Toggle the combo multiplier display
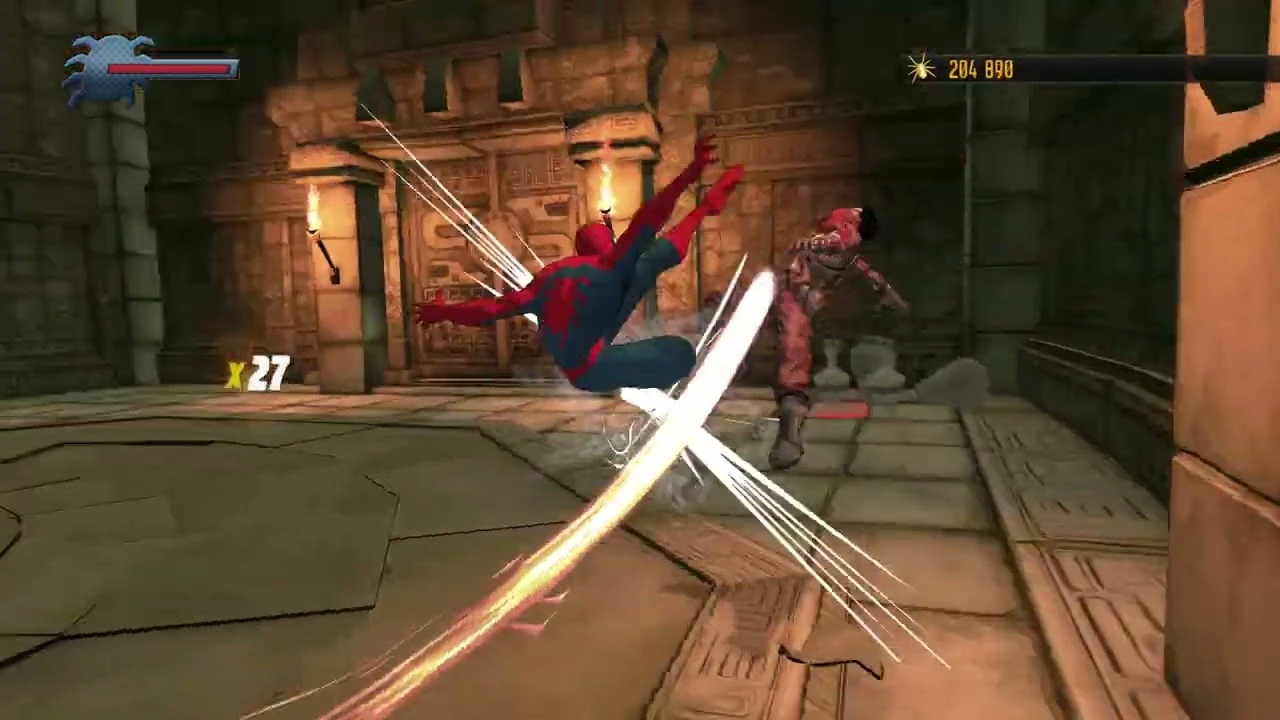 pyautogui.click(x=258, y=373)
